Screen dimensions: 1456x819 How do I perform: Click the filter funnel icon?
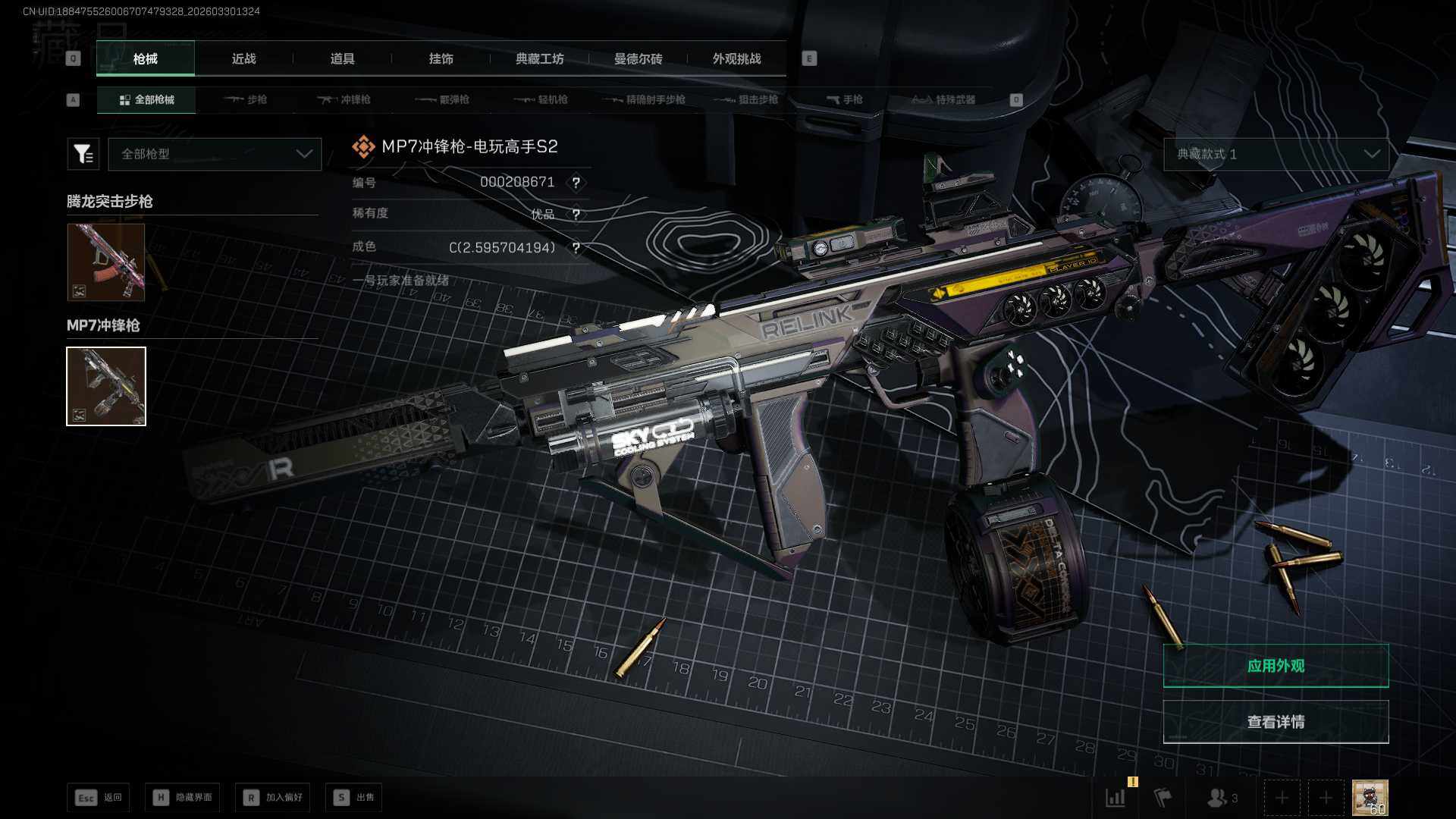tap(83, 154)
